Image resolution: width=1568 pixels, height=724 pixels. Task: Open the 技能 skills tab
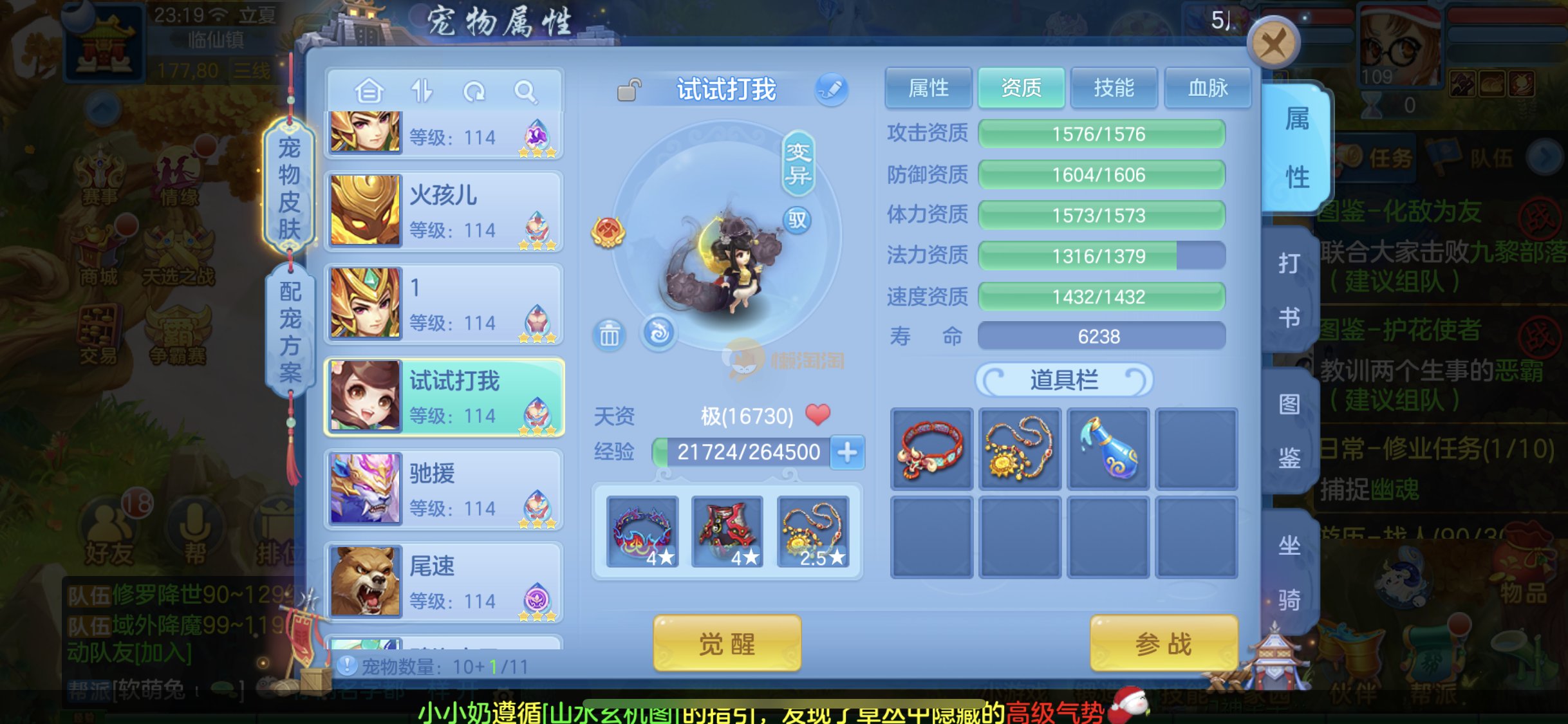1114,88
